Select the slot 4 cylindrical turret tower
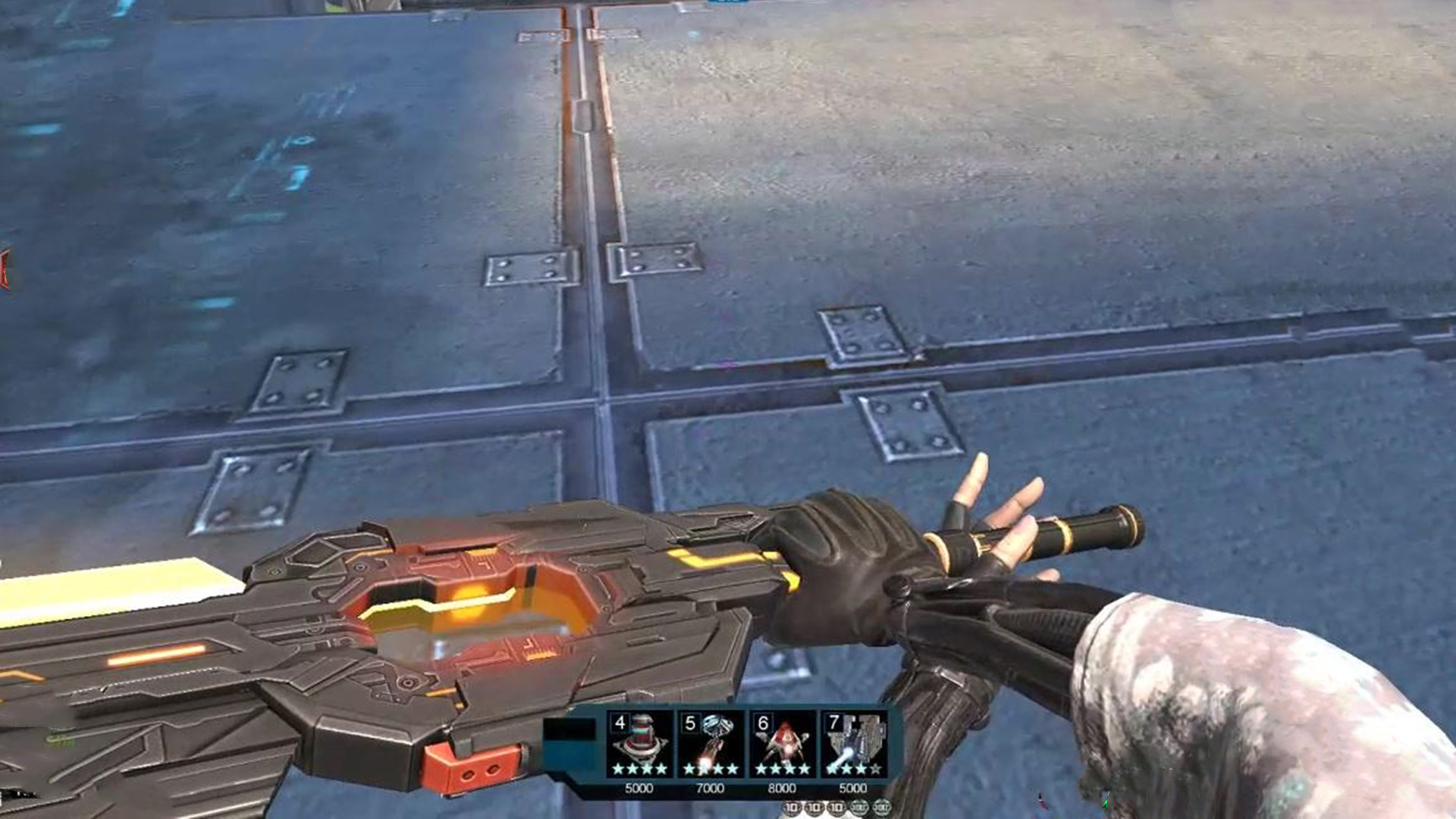 (639, 744)
